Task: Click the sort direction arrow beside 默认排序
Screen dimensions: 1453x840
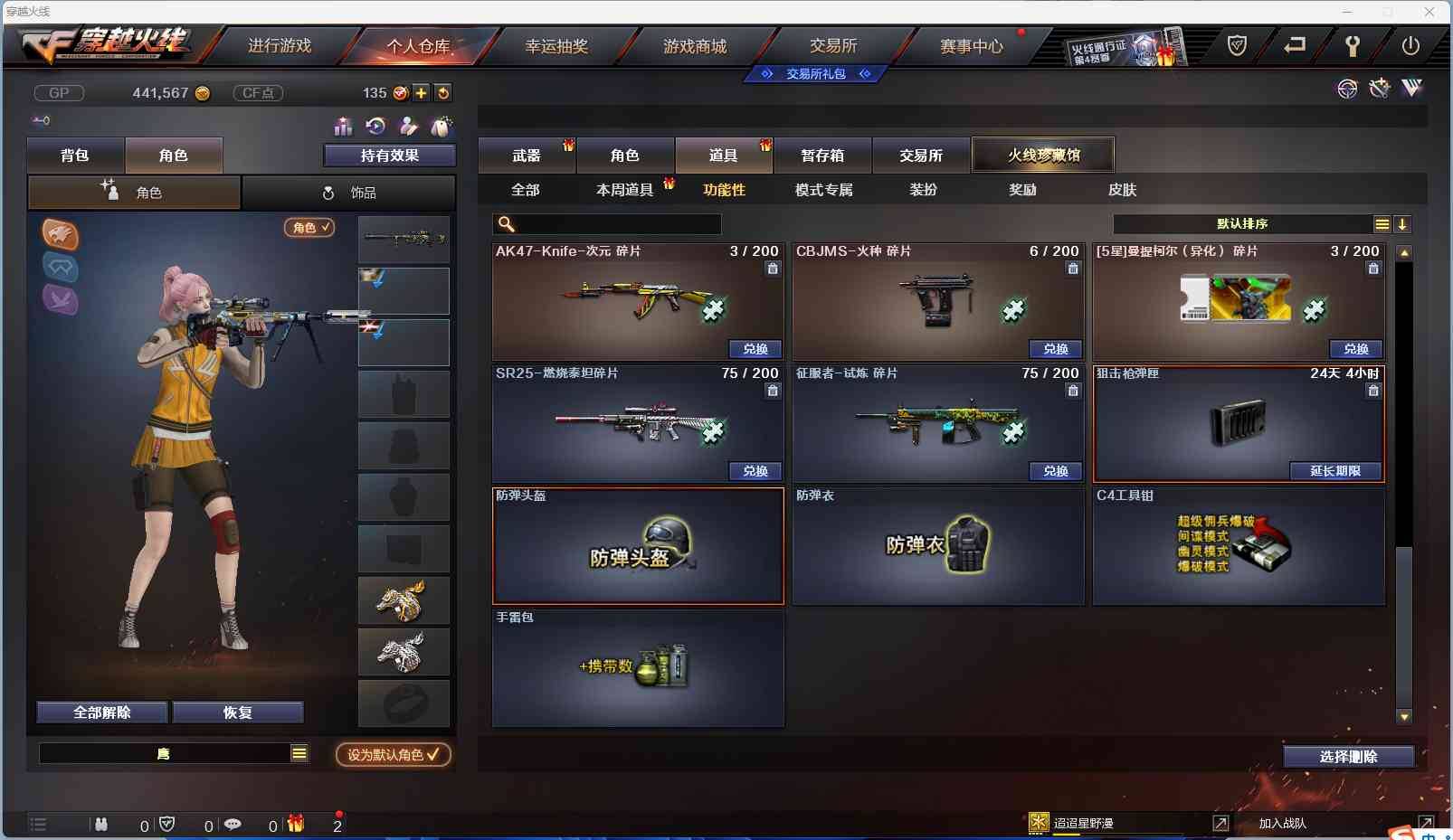Action: point(1403,223)
